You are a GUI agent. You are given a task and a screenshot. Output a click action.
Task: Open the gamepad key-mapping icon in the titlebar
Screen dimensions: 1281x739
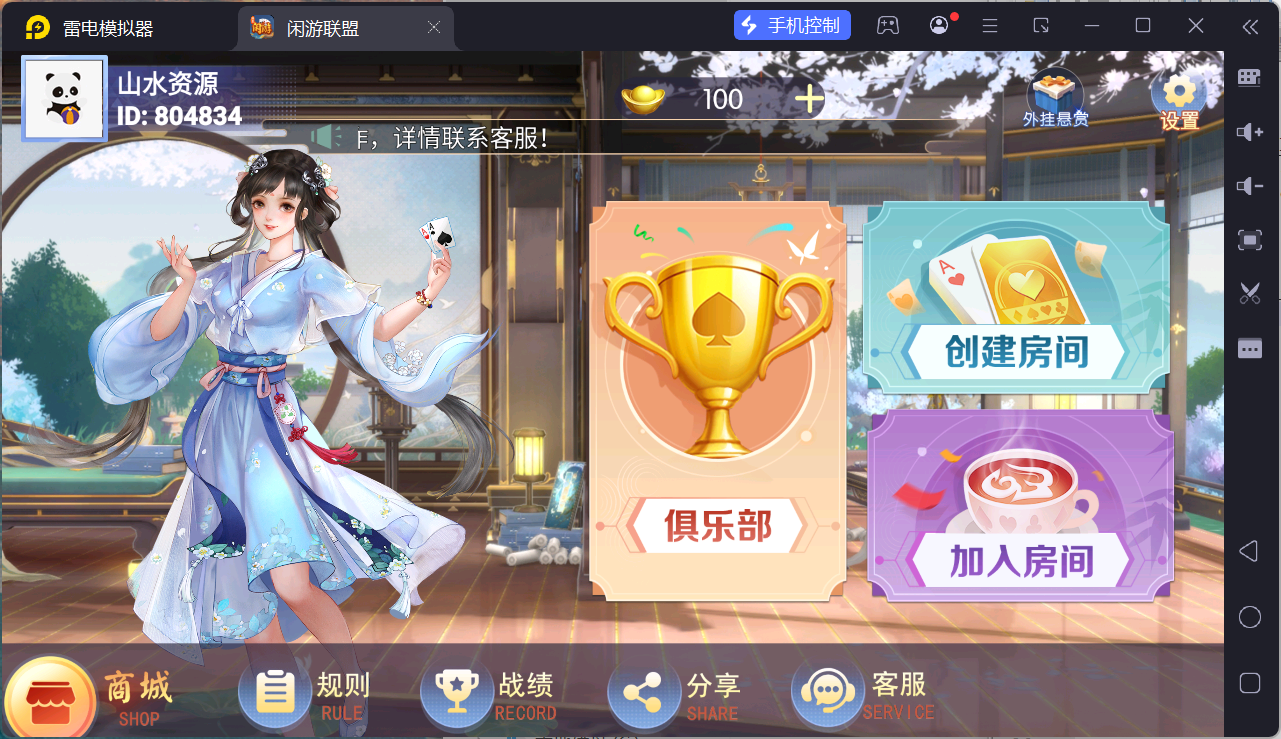click(888, 24)
